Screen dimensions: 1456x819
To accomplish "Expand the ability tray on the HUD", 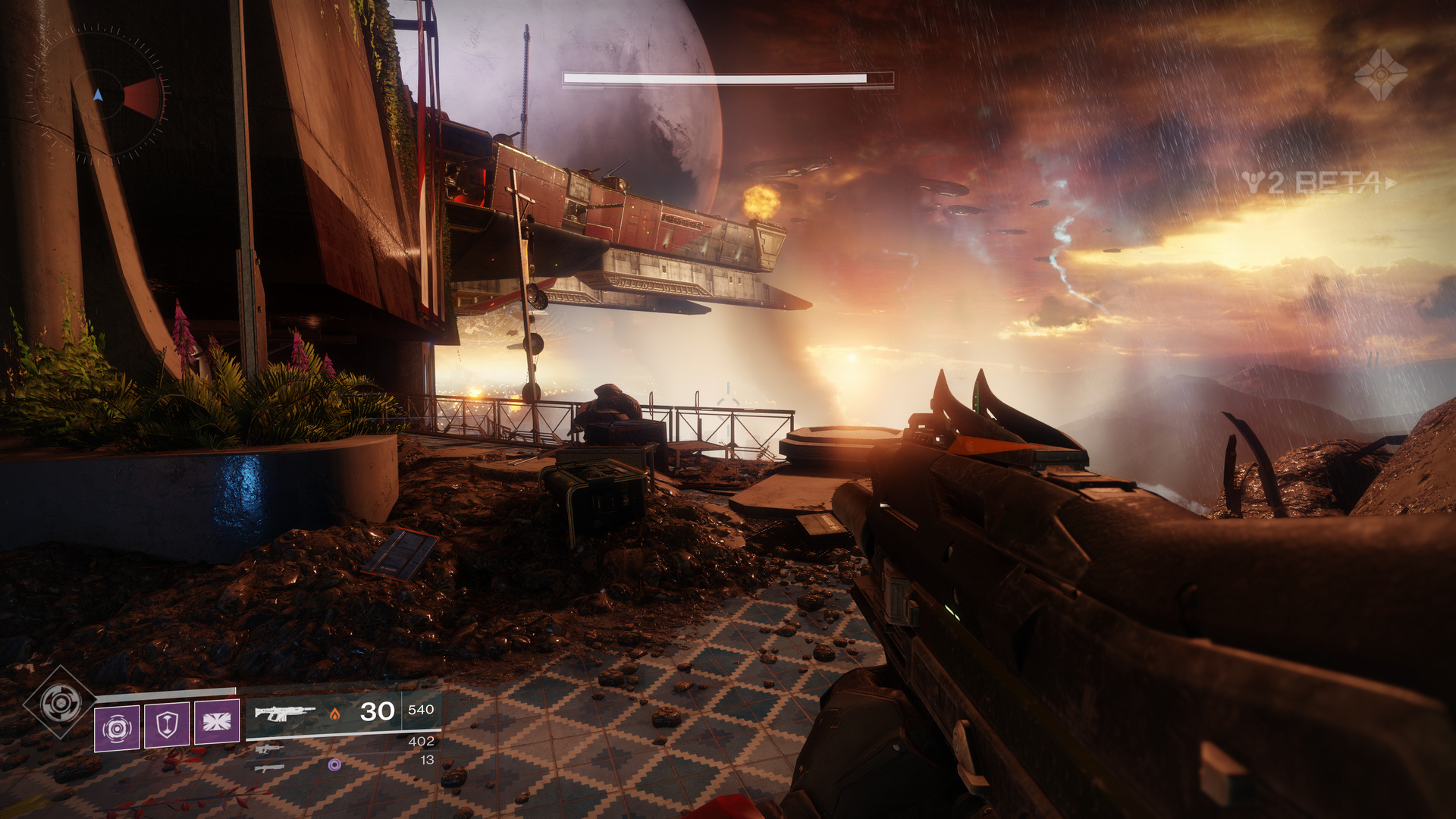I will (167, 725).
